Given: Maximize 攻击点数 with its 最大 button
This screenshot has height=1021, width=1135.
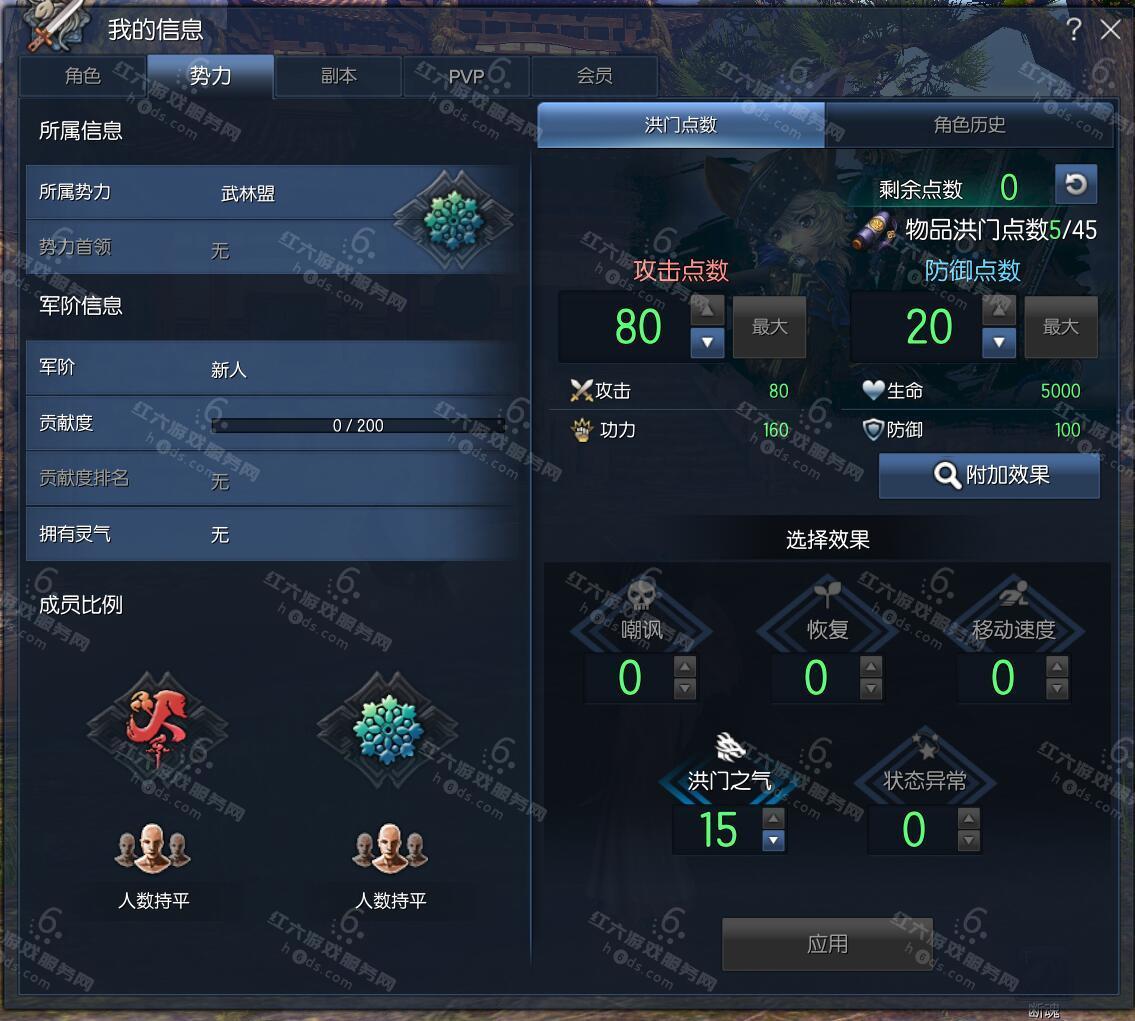Looking at the screenshot, I should [x=769, y=327].
